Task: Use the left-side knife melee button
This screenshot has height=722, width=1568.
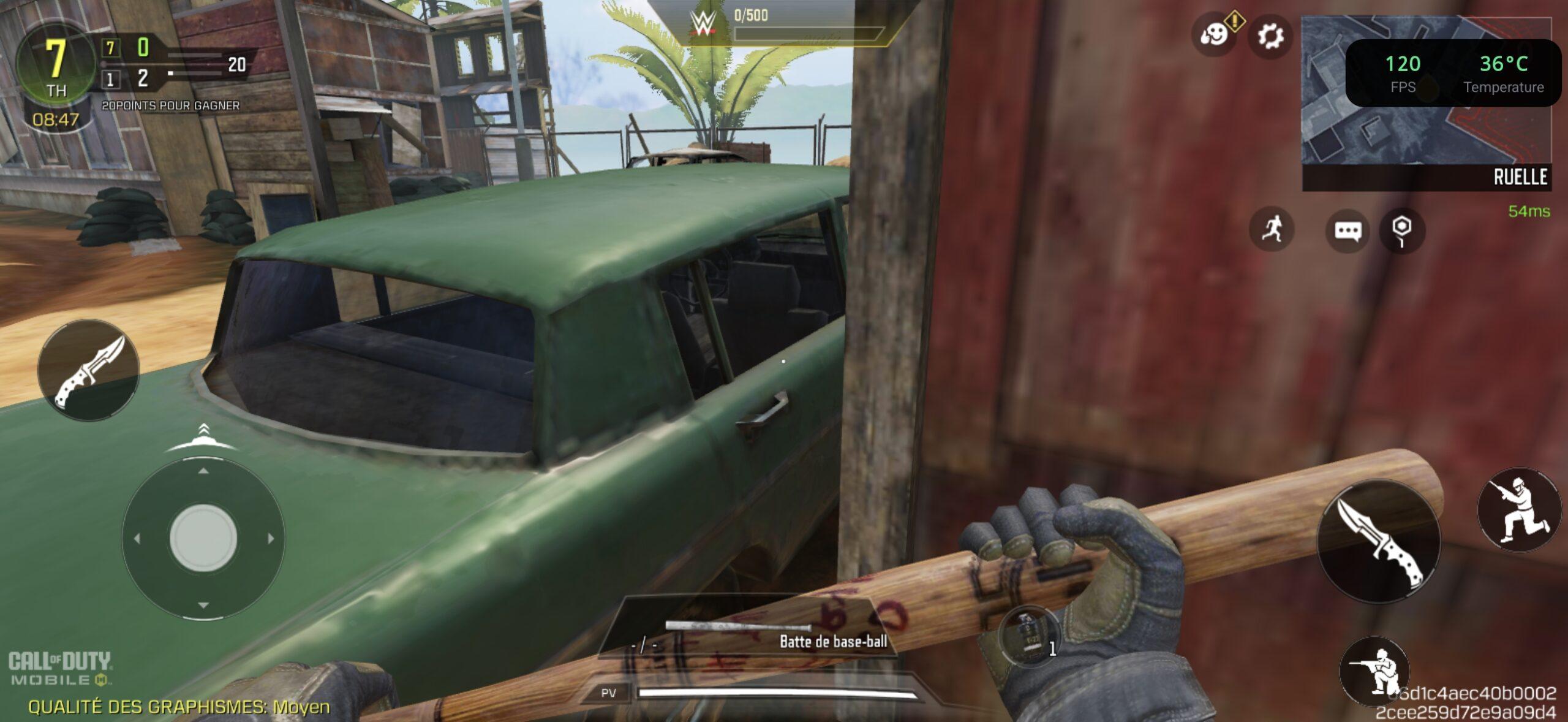Action: pos(88,370)
